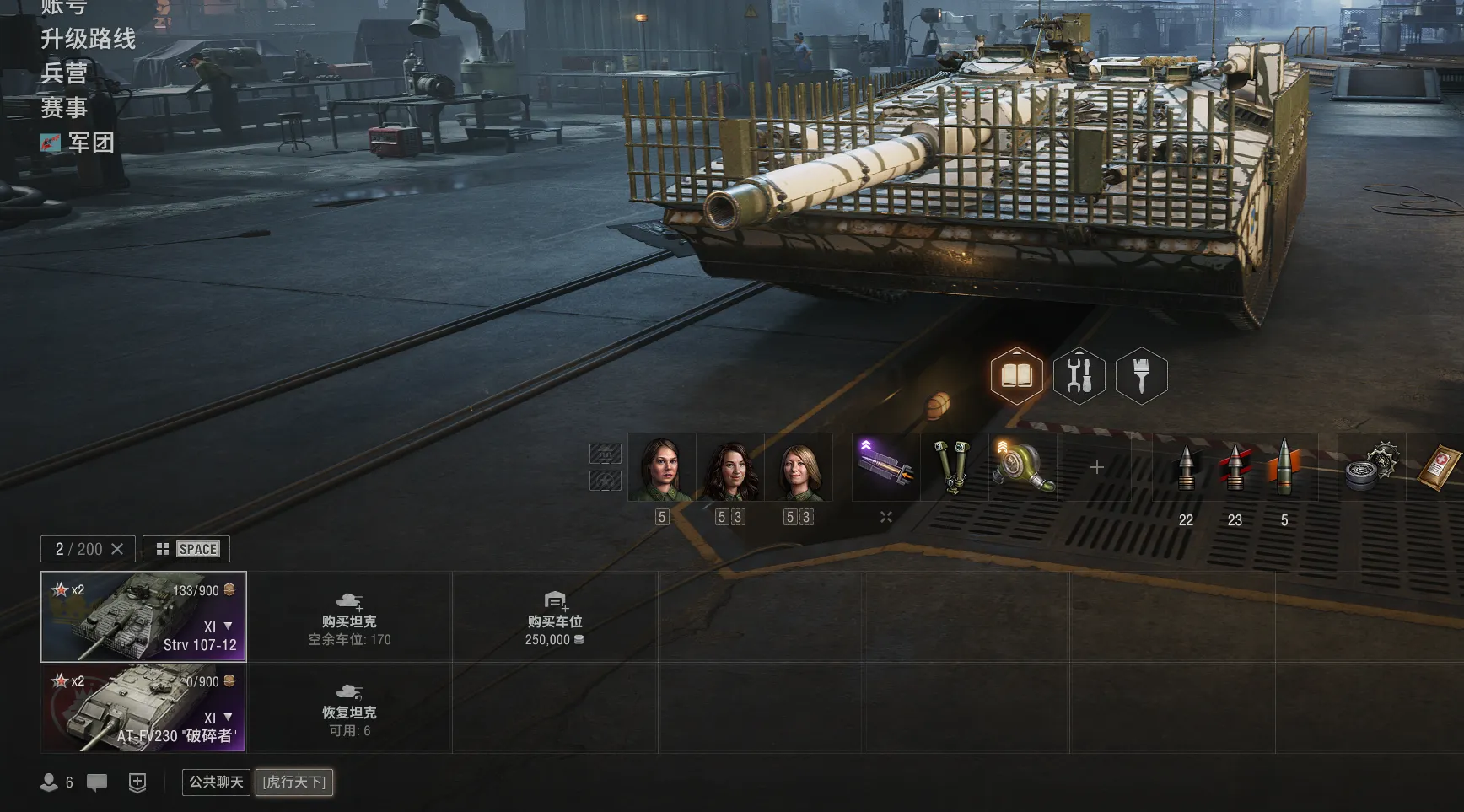Open the speech bubble chat icon

tap(97, 782)
